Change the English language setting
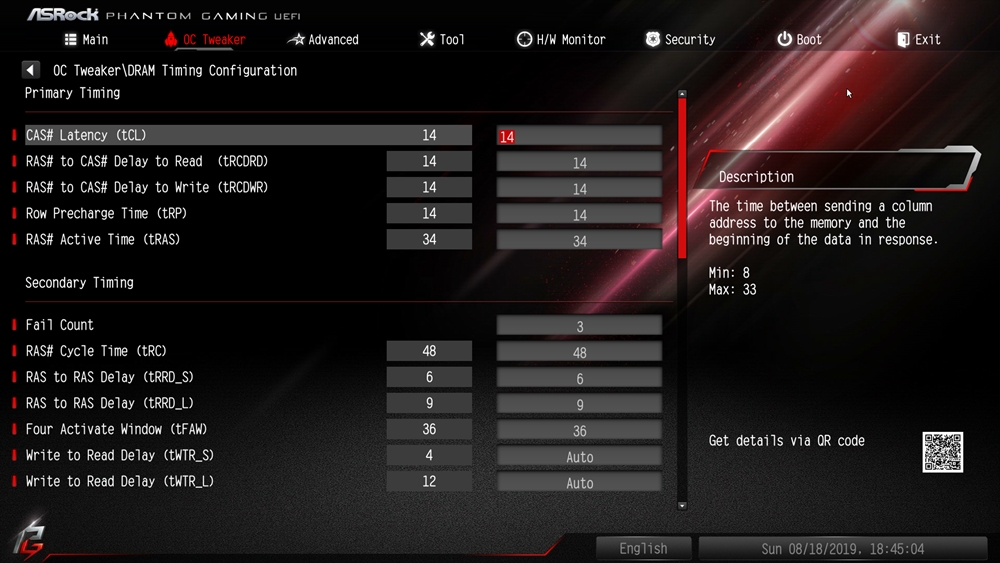Image resolution: width=1000 pixels, height=563 pixels. (x=643, y=548)
